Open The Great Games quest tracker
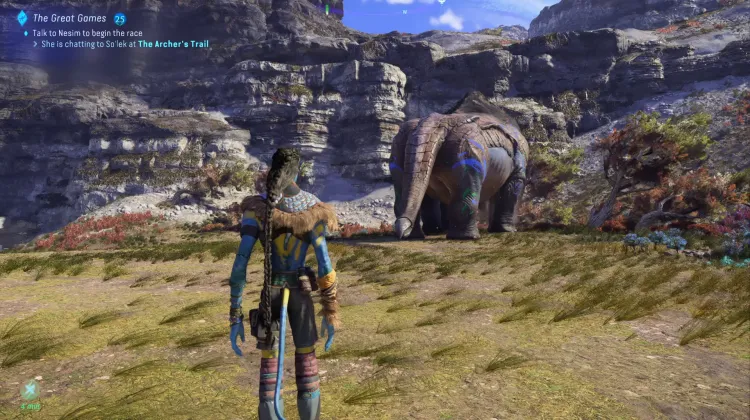This screenshot has height=420, width=750. click(x=70, y=18)
